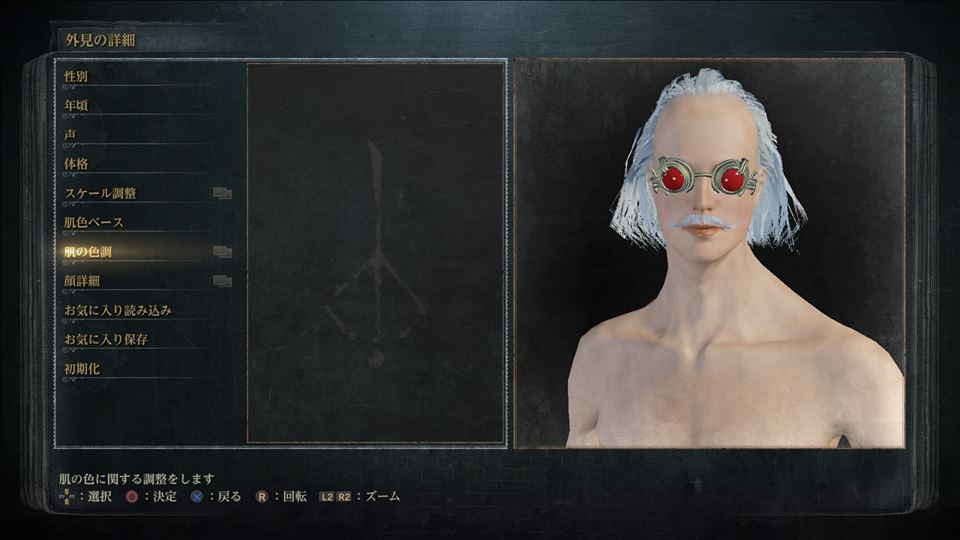Open the 顔詳細 submenu

click(x=82, y=281)
